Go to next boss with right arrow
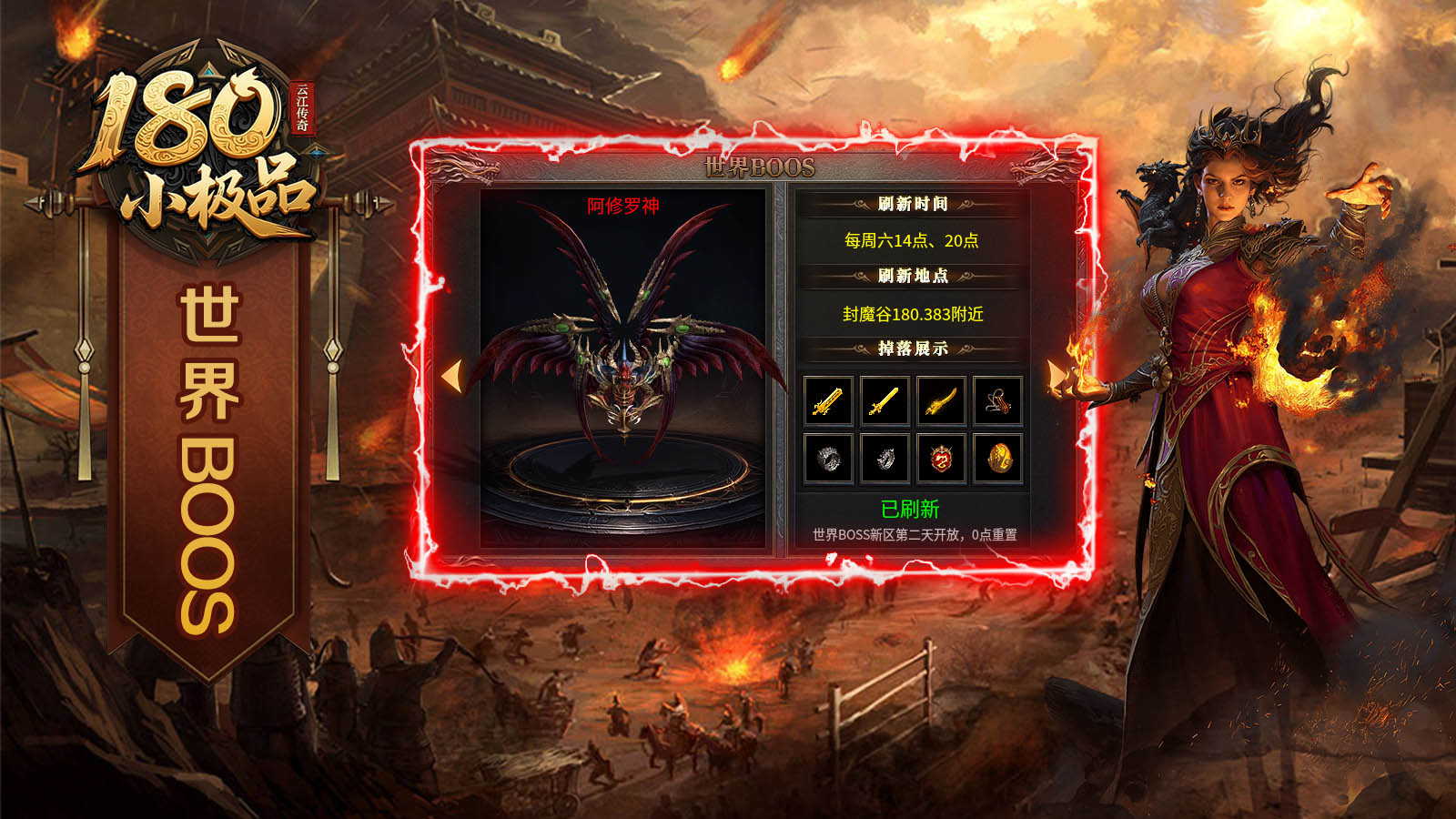 (1056, 376)
